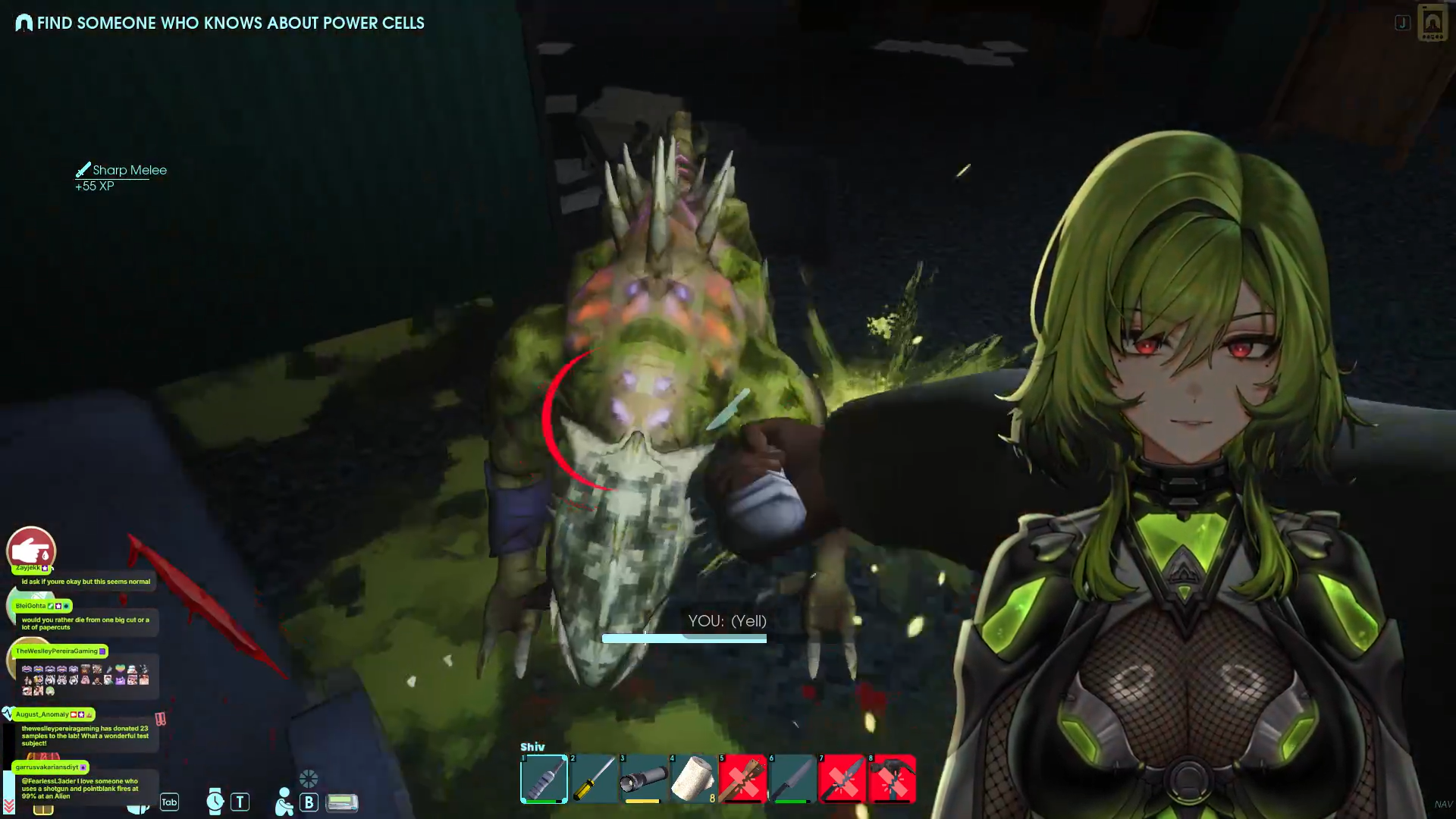Screen dimensions: 1456x819
Task: Click the wristwatch time icon
Action: coord(215,801)
